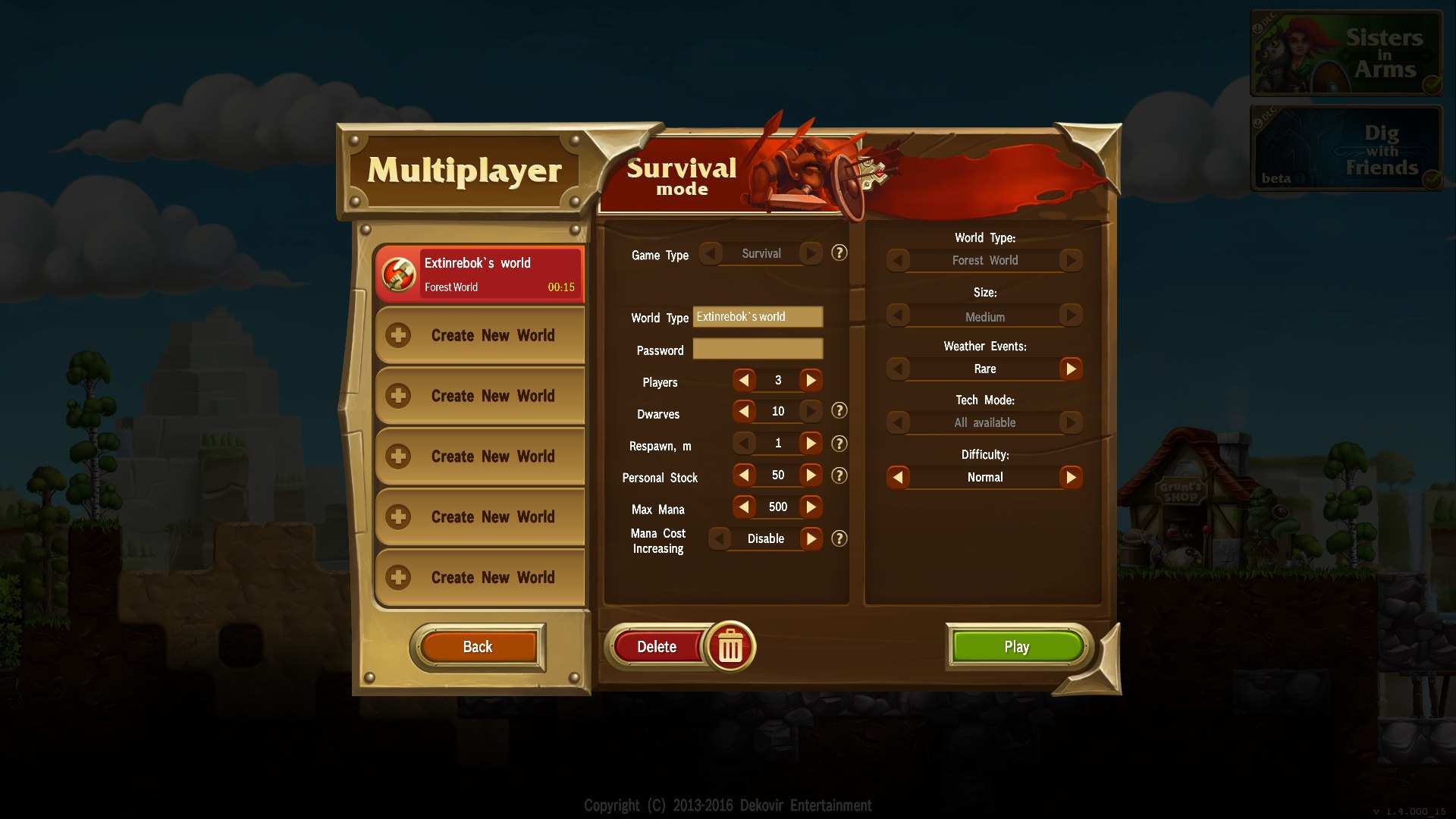Click the Password input field
This screenshot has width=1456, height=819.
[758, 349]
